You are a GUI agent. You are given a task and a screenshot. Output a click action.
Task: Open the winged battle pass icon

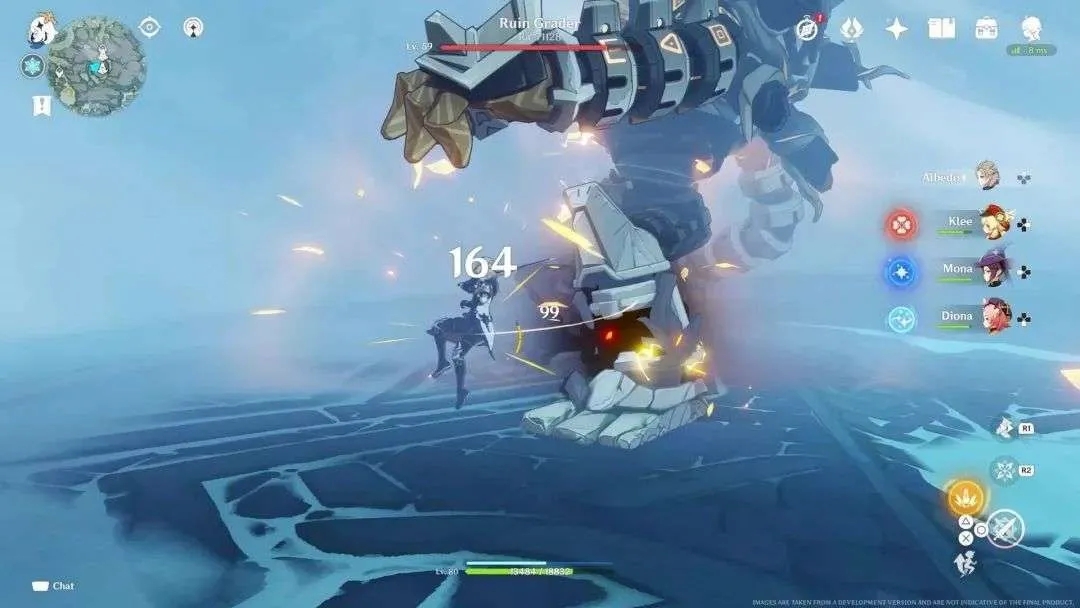click(x=853, y=27)
